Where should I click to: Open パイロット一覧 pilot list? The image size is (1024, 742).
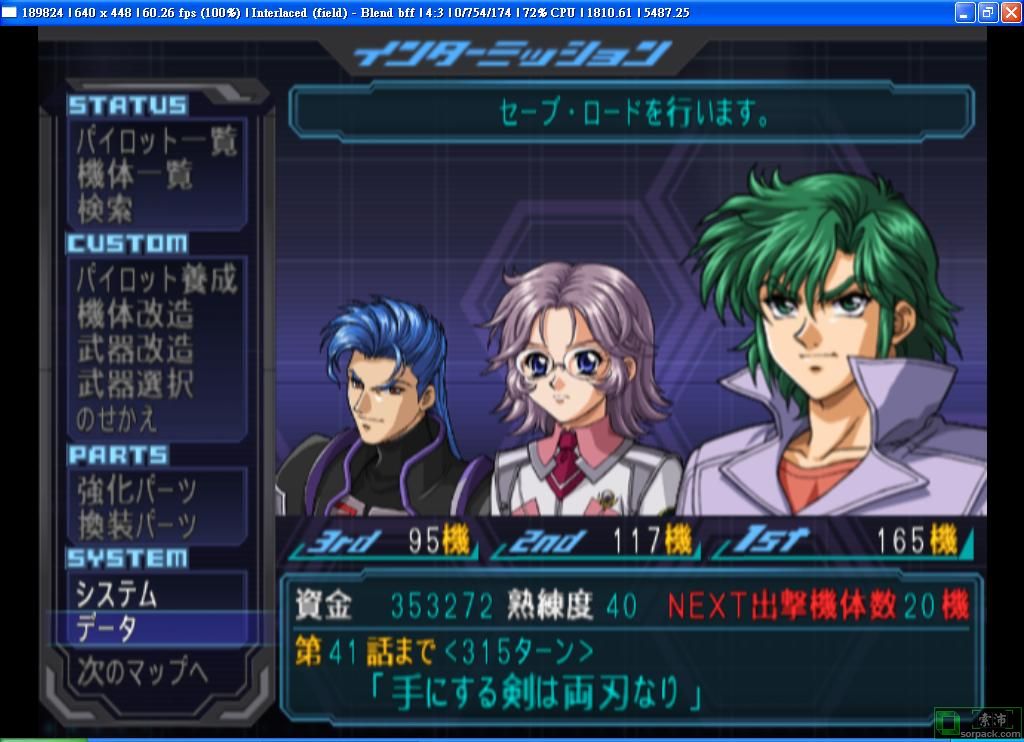(157, 141)
